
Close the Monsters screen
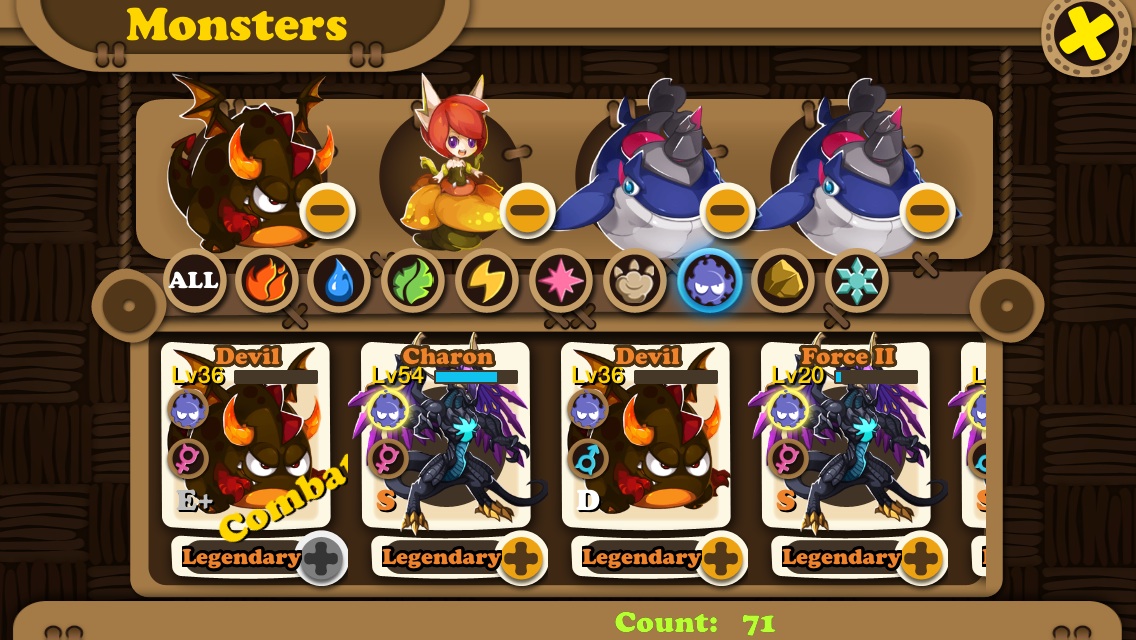(1087, 35)
